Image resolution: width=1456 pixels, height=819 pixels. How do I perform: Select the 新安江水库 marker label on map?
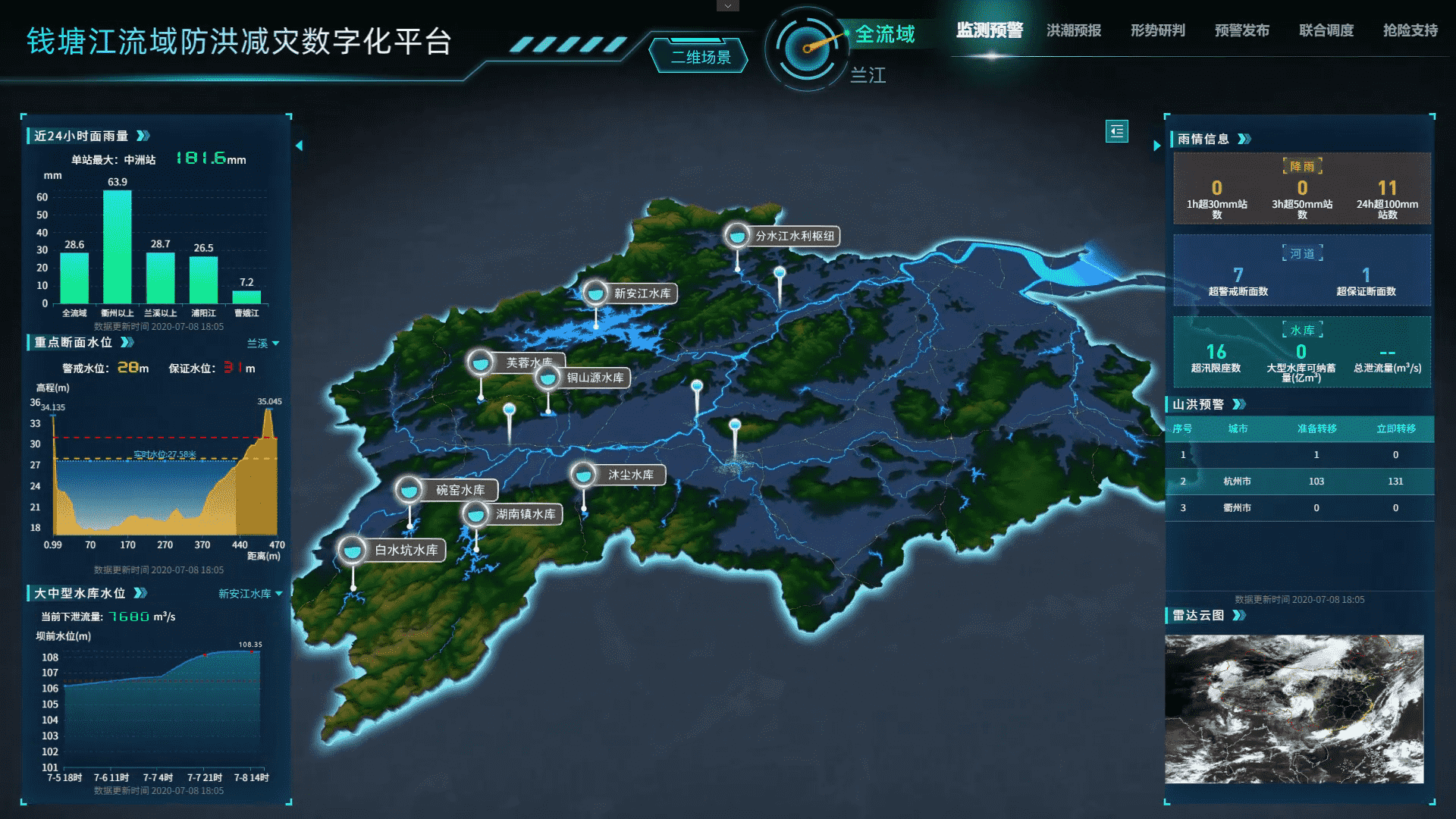tap(642, 293)
